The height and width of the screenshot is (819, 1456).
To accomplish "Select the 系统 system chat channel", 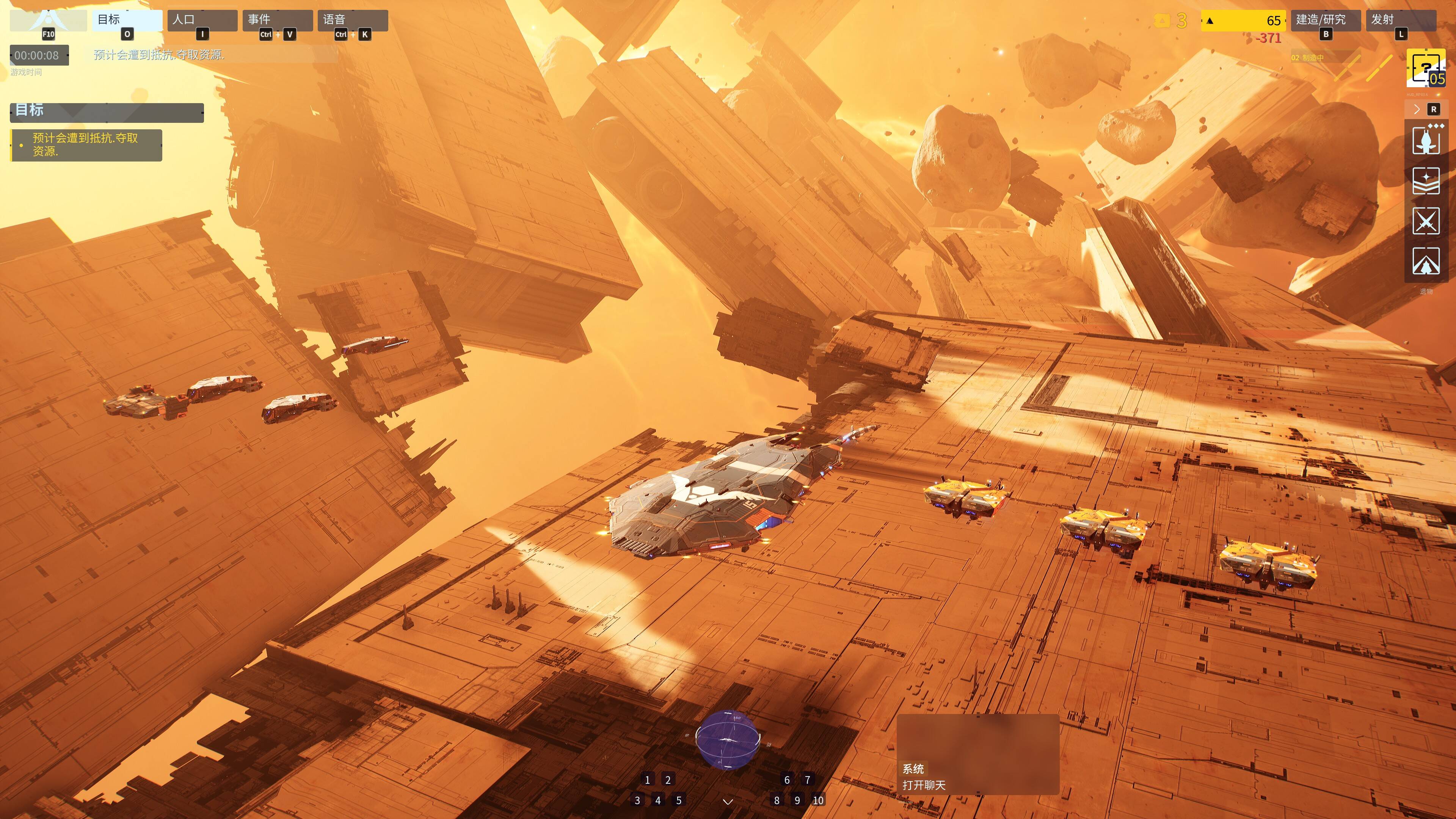I will [x=913, y=769].
